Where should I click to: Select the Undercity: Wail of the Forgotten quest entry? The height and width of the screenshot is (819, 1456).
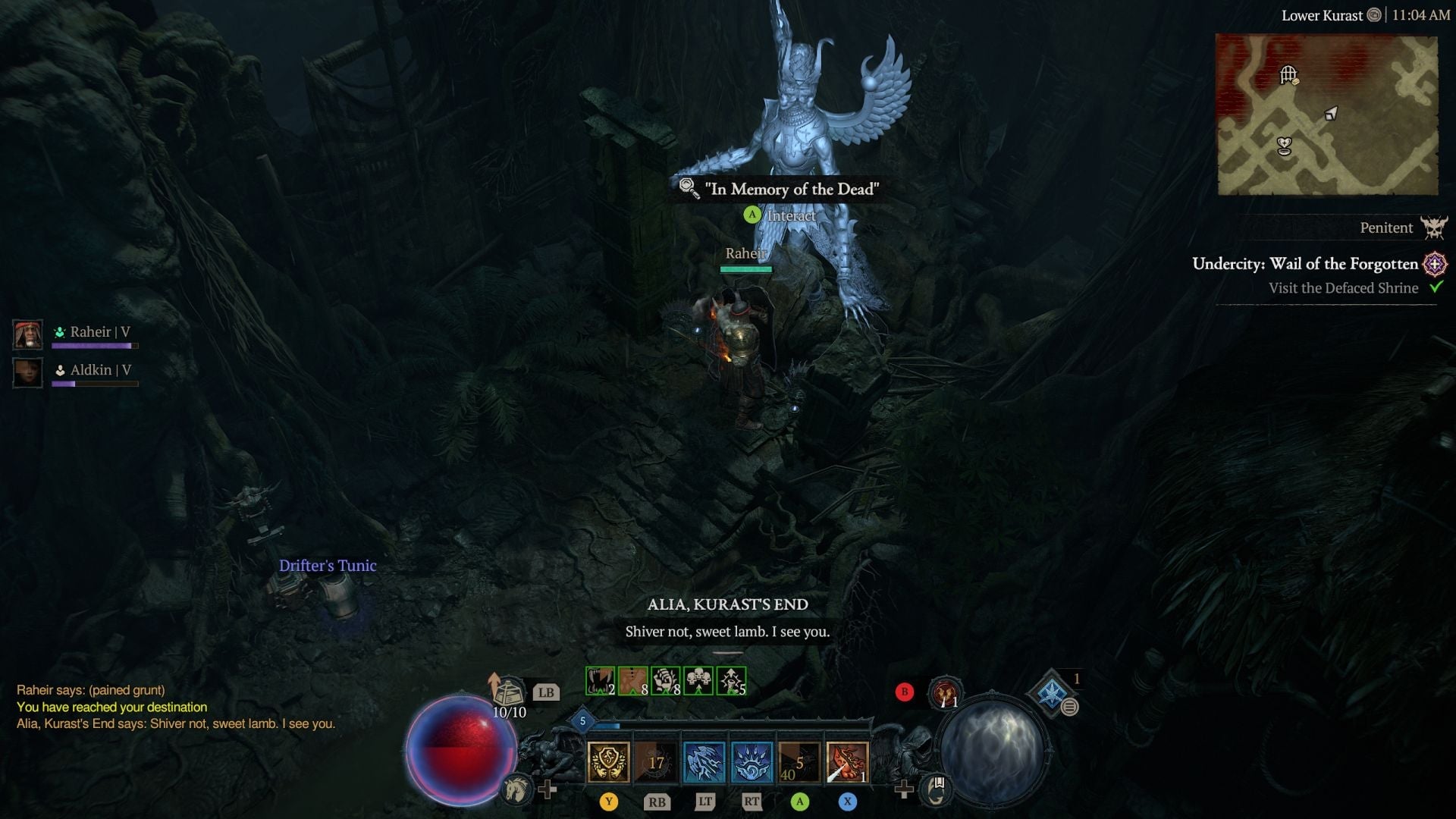(1306, 264)
